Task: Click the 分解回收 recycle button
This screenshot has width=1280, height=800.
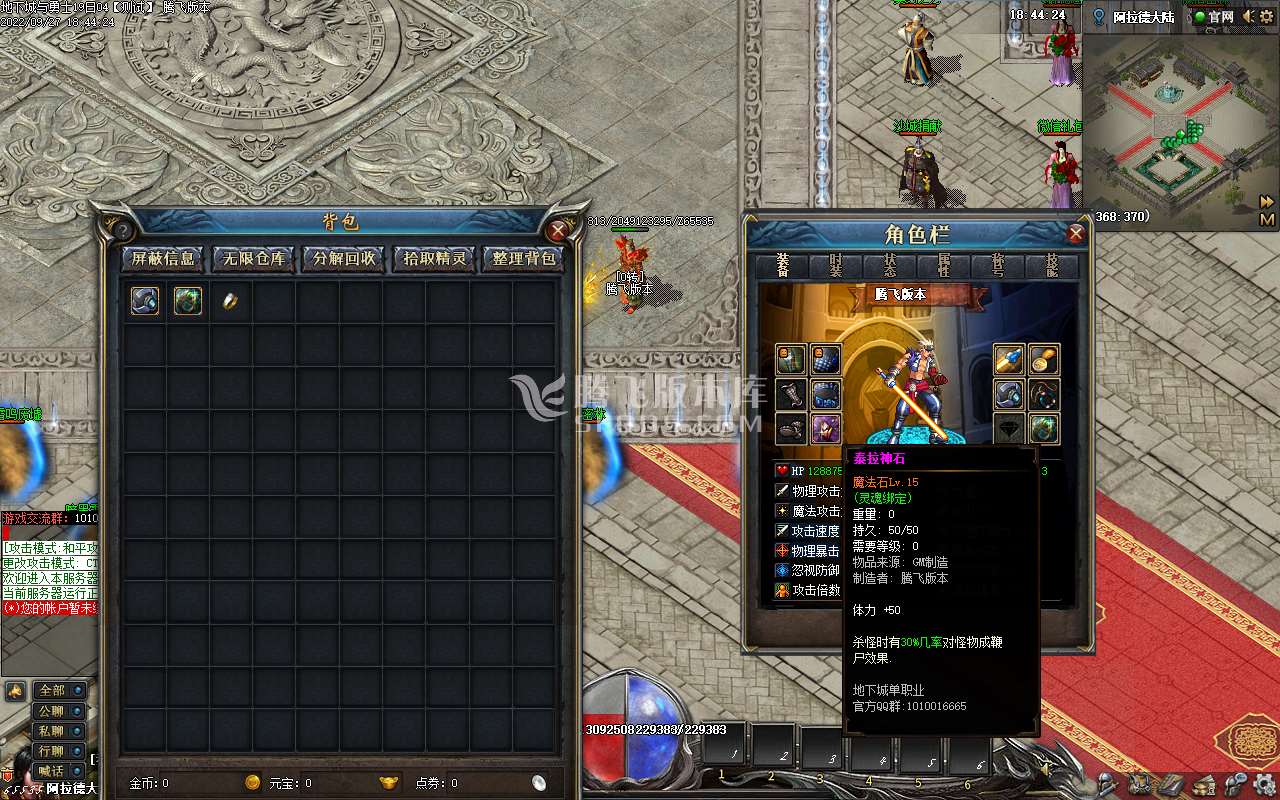Action: pos(343,259)
